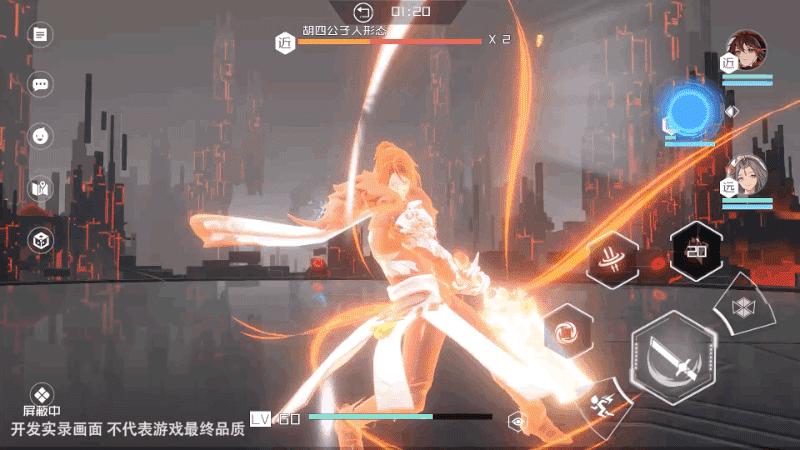Select the glowing blue orb character slot
This screenshot has width=800, height=450.
click(x=690, y=110)
